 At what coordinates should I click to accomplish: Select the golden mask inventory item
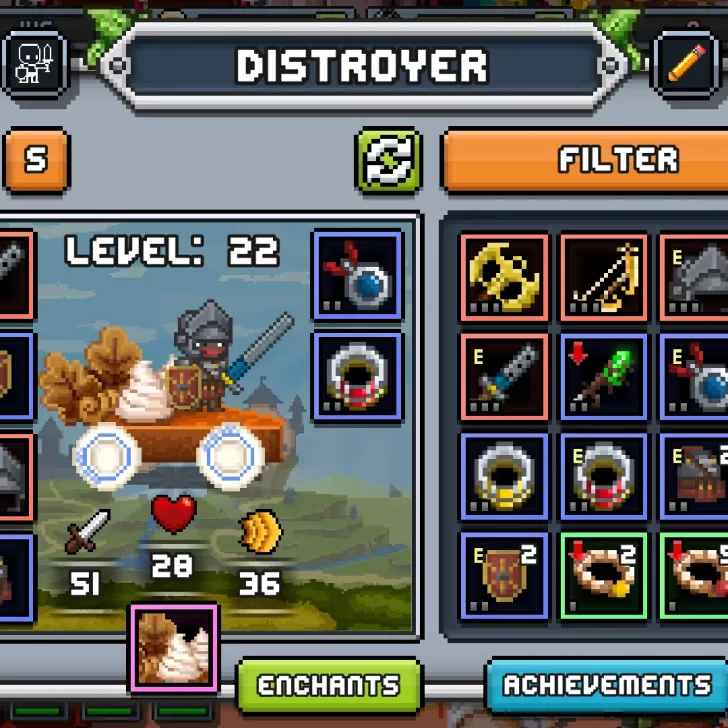coord(504,277)
